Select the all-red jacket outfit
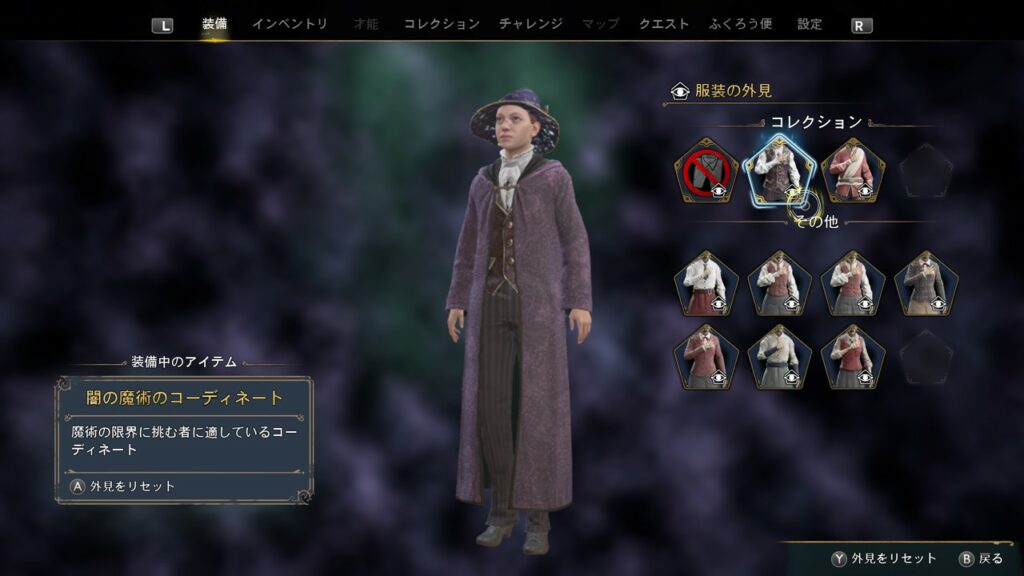This screenshot has width=1024, height=576. point(706,357)
